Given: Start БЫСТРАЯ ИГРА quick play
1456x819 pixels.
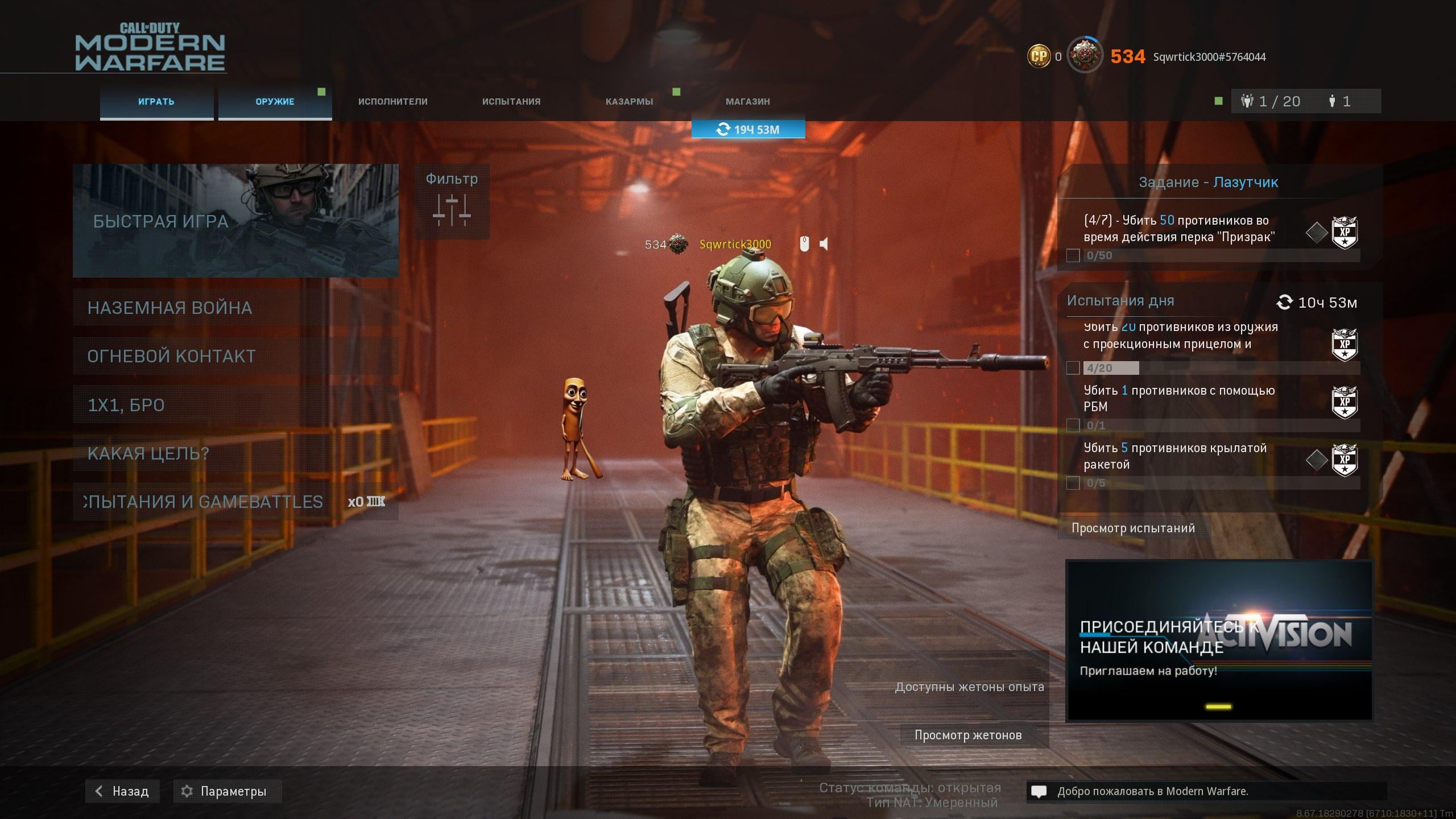Looking at the screenshot, I should (235, 221).
